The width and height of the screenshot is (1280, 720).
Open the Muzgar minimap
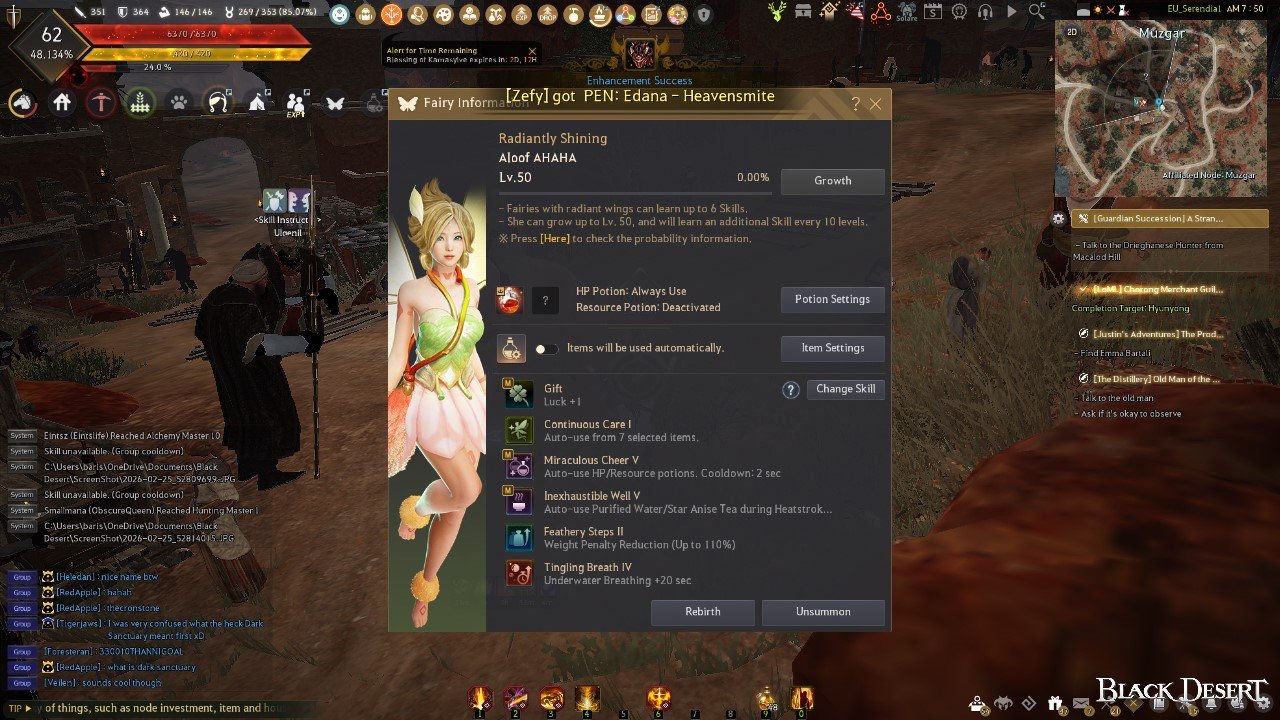tap(1161, 110)
